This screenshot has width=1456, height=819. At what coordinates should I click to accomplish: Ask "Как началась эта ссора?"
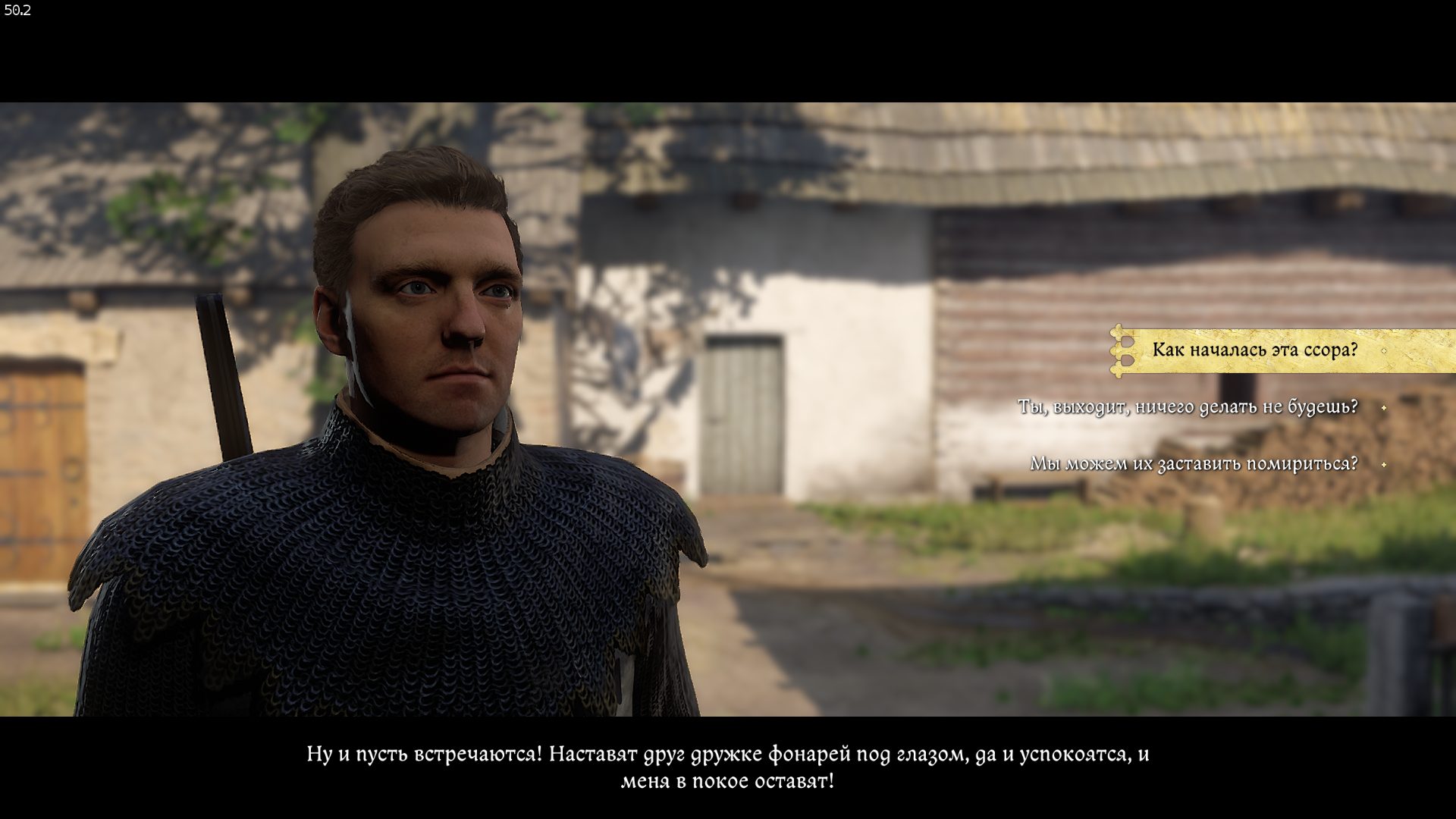1254,350
